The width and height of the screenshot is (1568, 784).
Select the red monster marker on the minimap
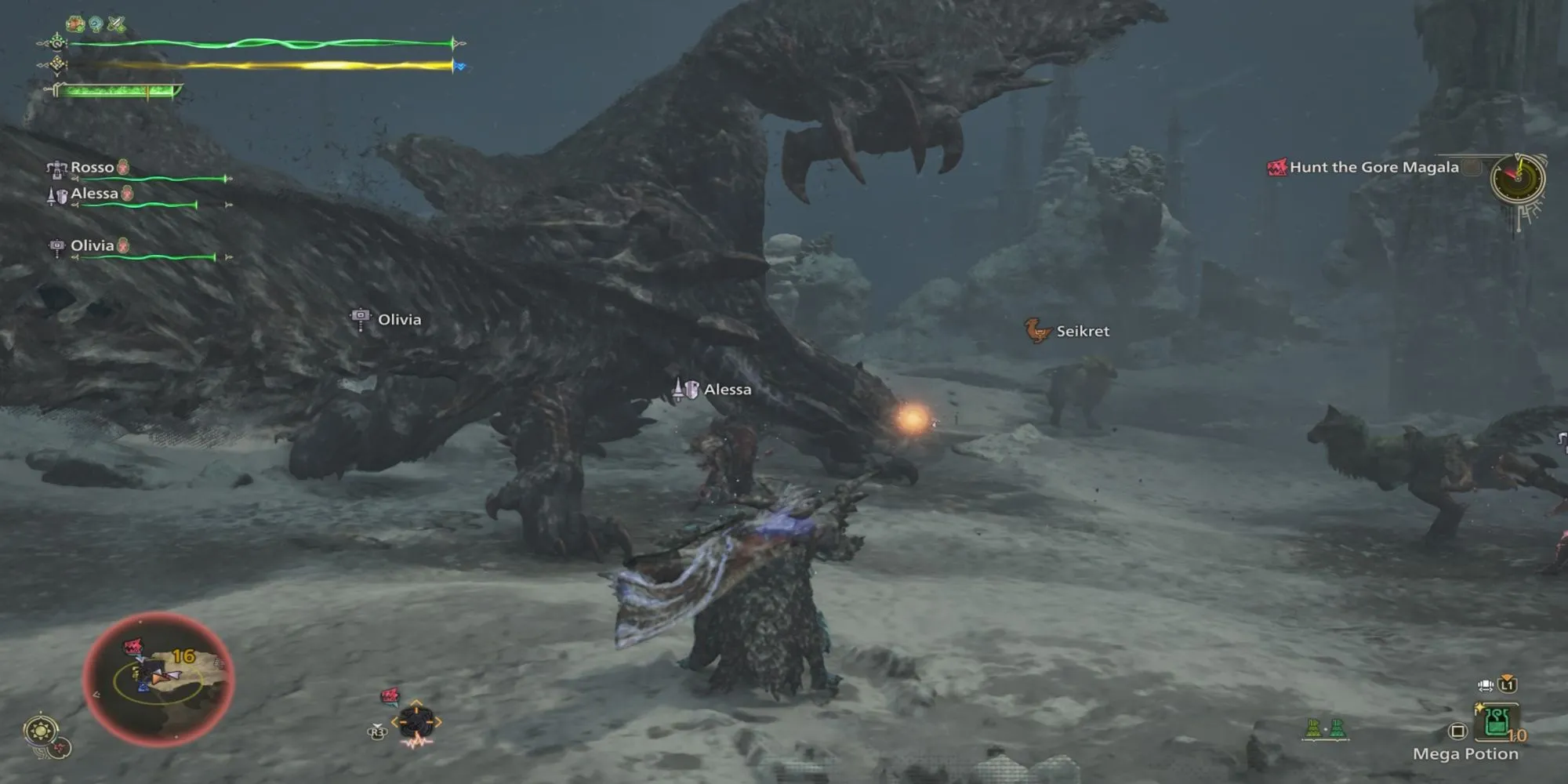click(133, 647)
